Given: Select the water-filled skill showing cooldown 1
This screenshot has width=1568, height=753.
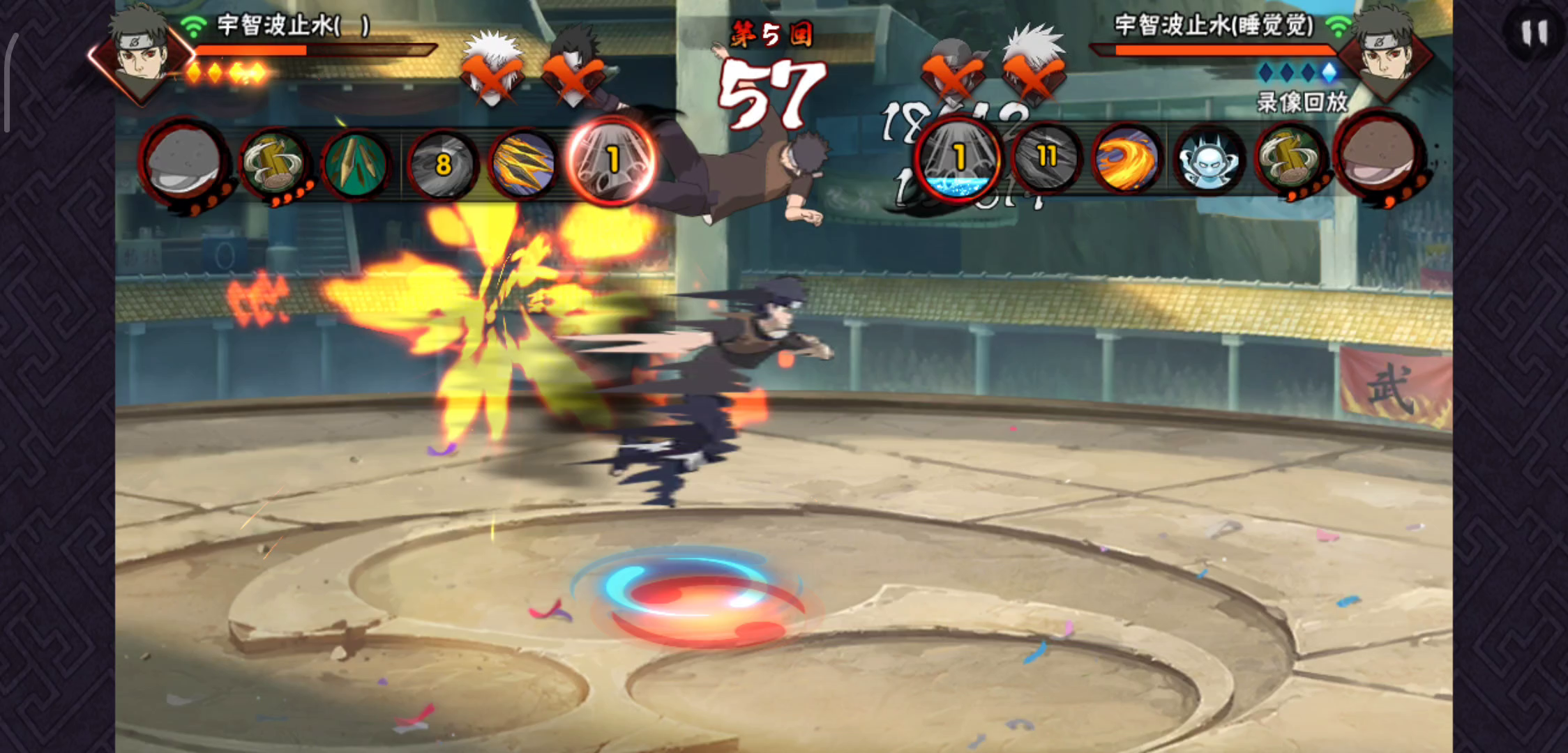Looking at the screenshot, I should pos(957,160).
